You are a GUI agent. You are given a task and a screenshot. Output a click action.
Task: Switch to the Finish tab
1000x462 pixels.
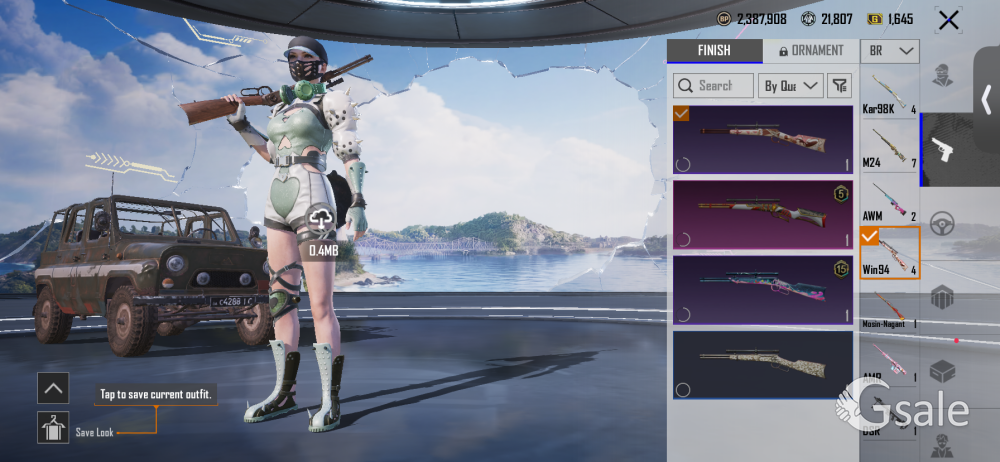pos(714,51)
